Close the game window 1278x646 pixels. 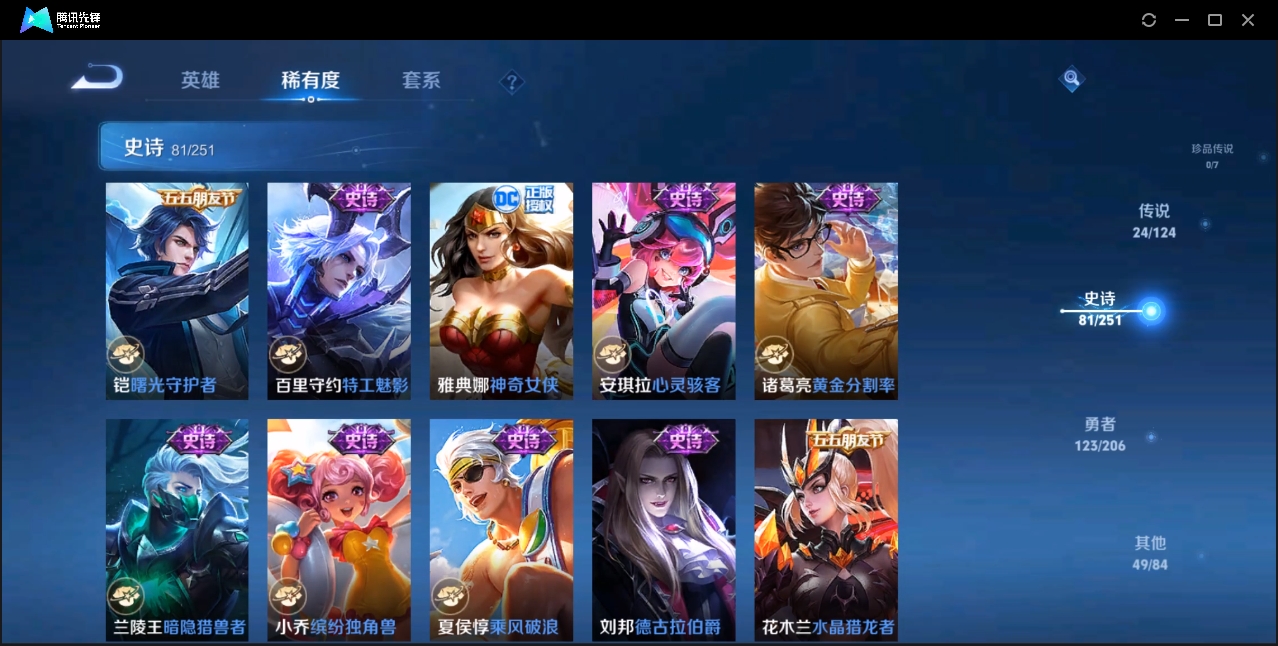[1248, 20]
